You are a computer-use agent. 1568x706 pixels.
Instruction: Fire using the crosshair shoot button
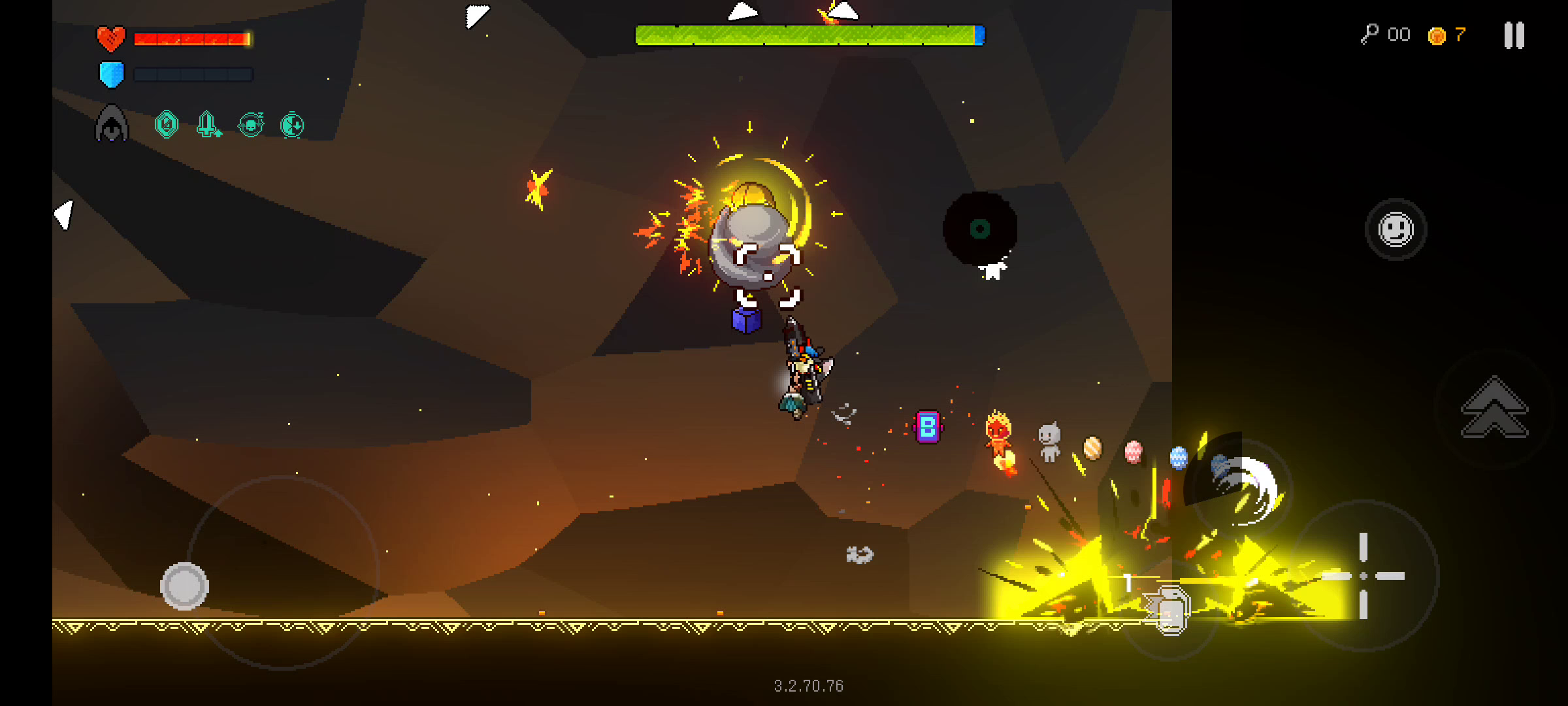[1364, 576]
